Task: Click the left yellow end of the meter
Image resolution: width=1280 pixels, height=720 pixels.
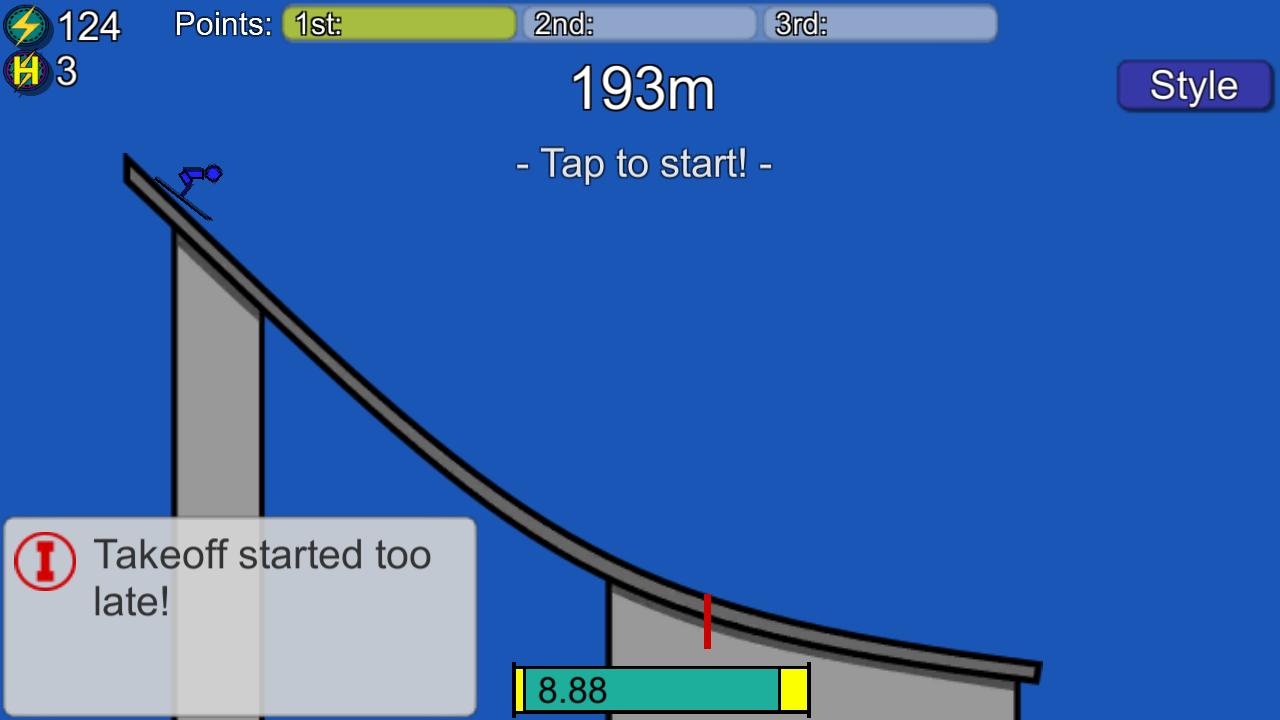Action: (x=521, y=689)
